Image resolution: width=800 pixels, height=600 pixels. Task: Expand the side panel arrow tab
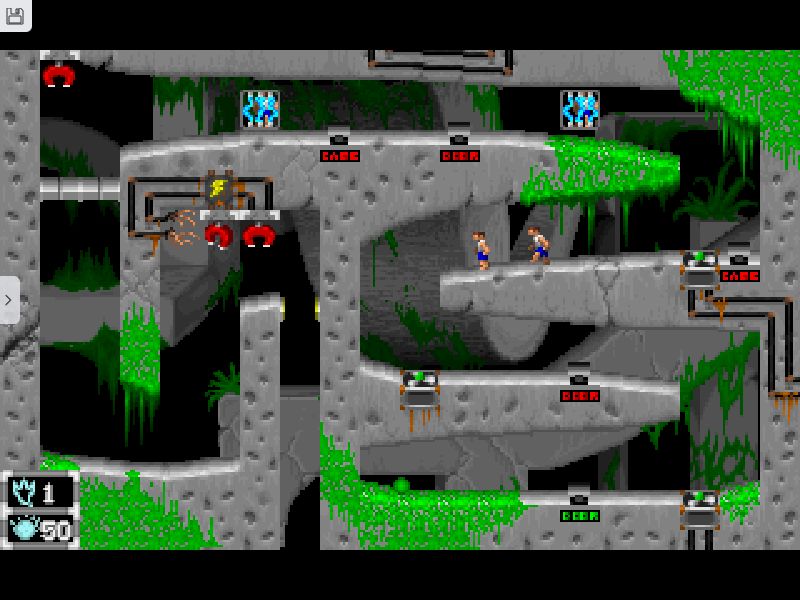coord(9,299)
